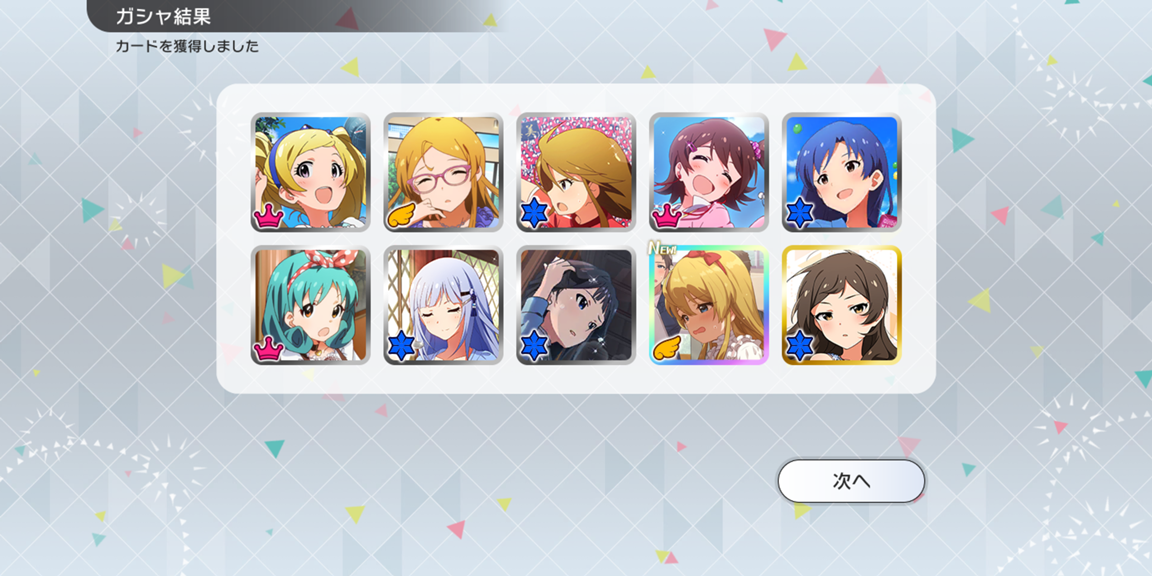
Task: Open the smiling girl in pink card
Action: [x=708, y=172]
